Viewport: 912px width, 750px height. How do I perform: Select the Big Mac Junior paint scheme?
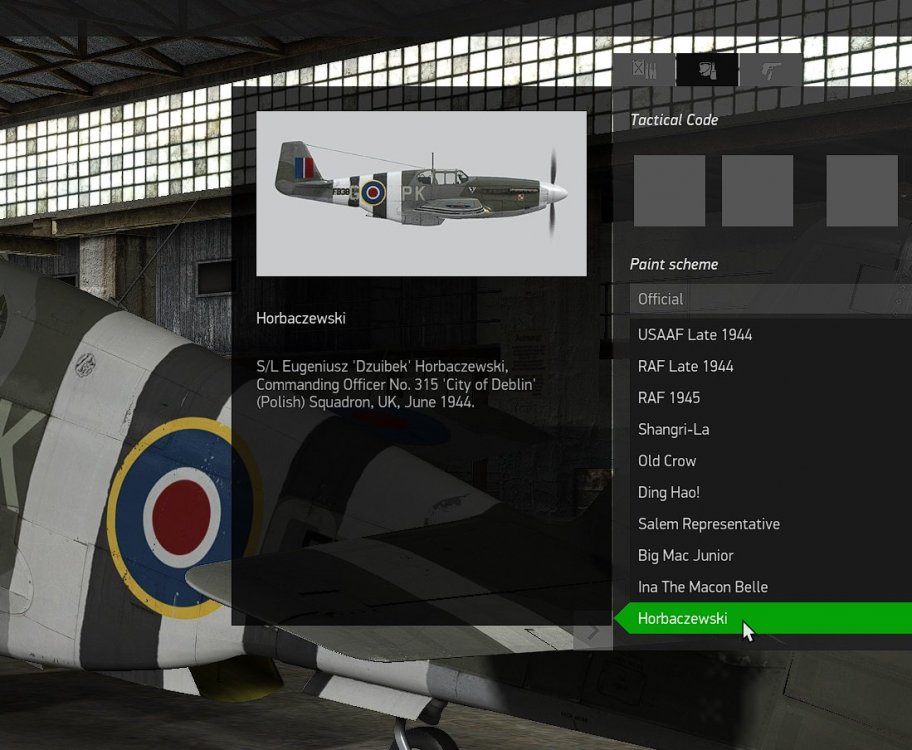click(x=686, y=555)
